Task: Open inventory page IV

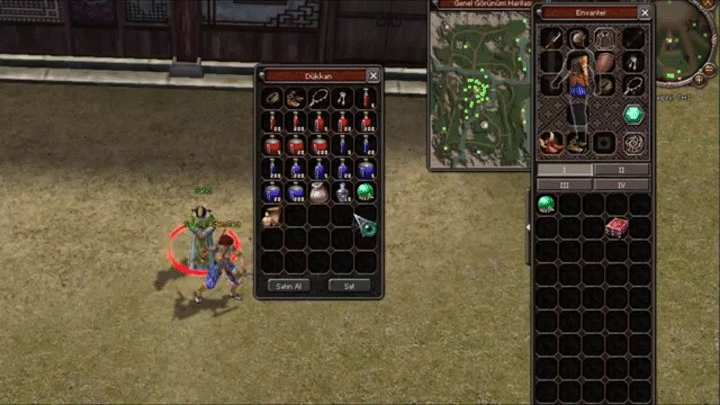Action: (621, 184)
